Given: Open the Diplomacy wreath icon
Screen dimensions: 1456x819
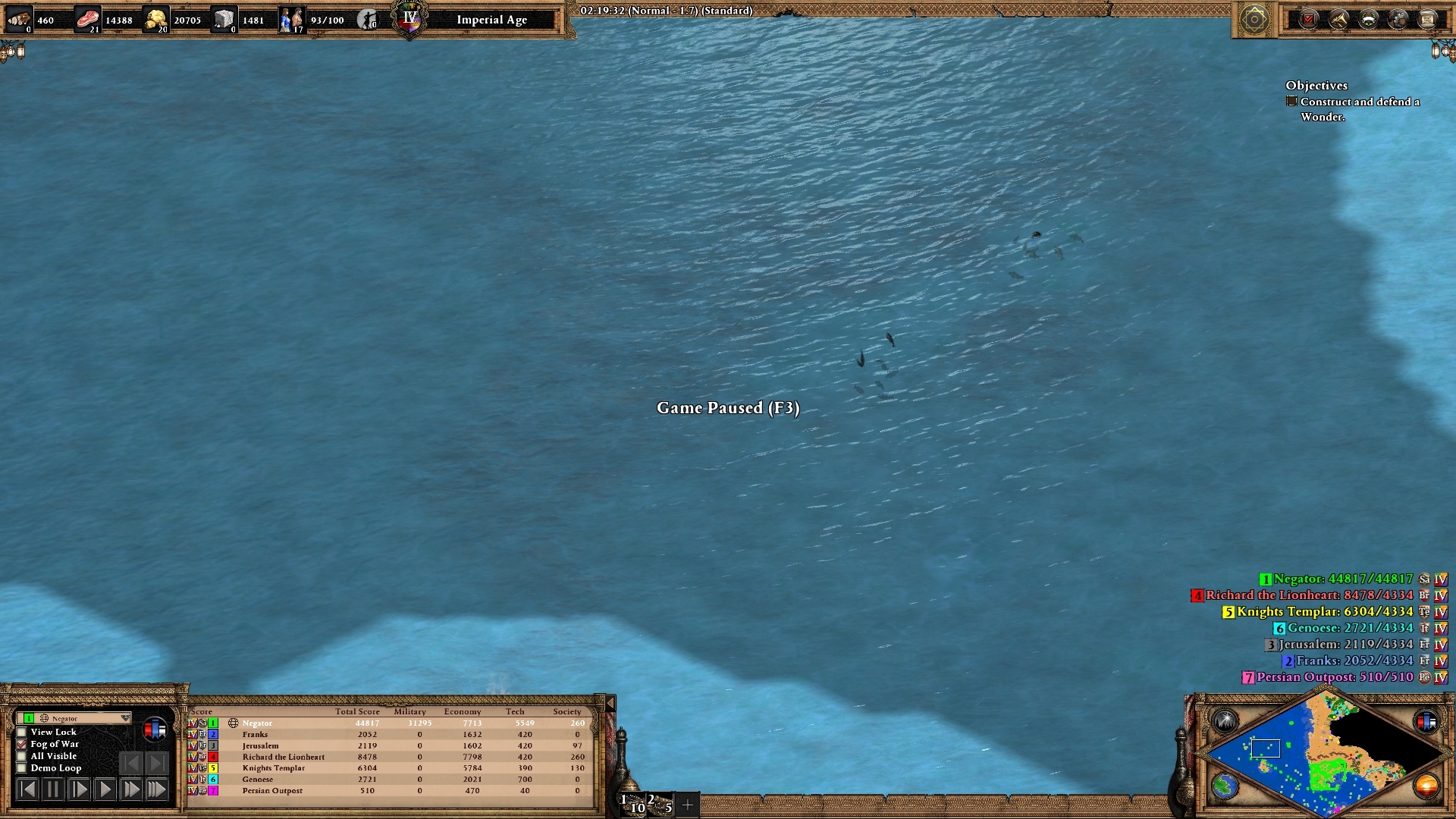Looking at the screenshot, I should [1368, 19].
